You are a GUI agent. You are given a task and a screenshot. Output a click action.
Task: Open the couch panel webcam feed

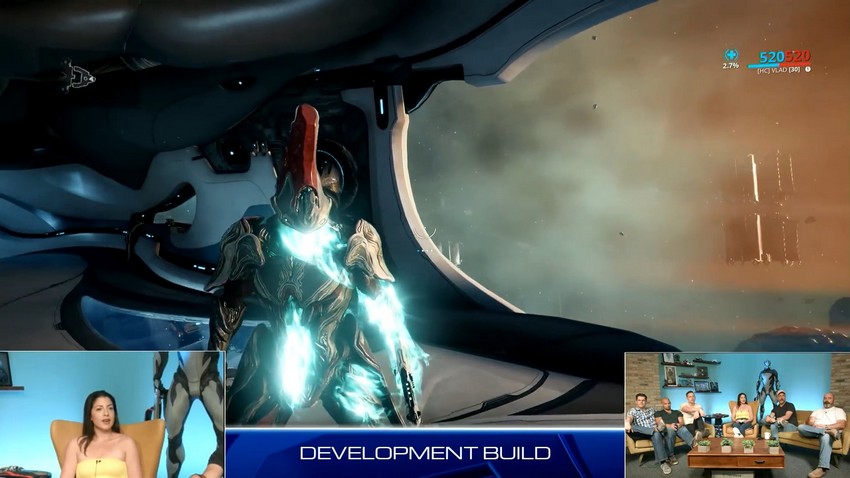[x=736, y=414]
